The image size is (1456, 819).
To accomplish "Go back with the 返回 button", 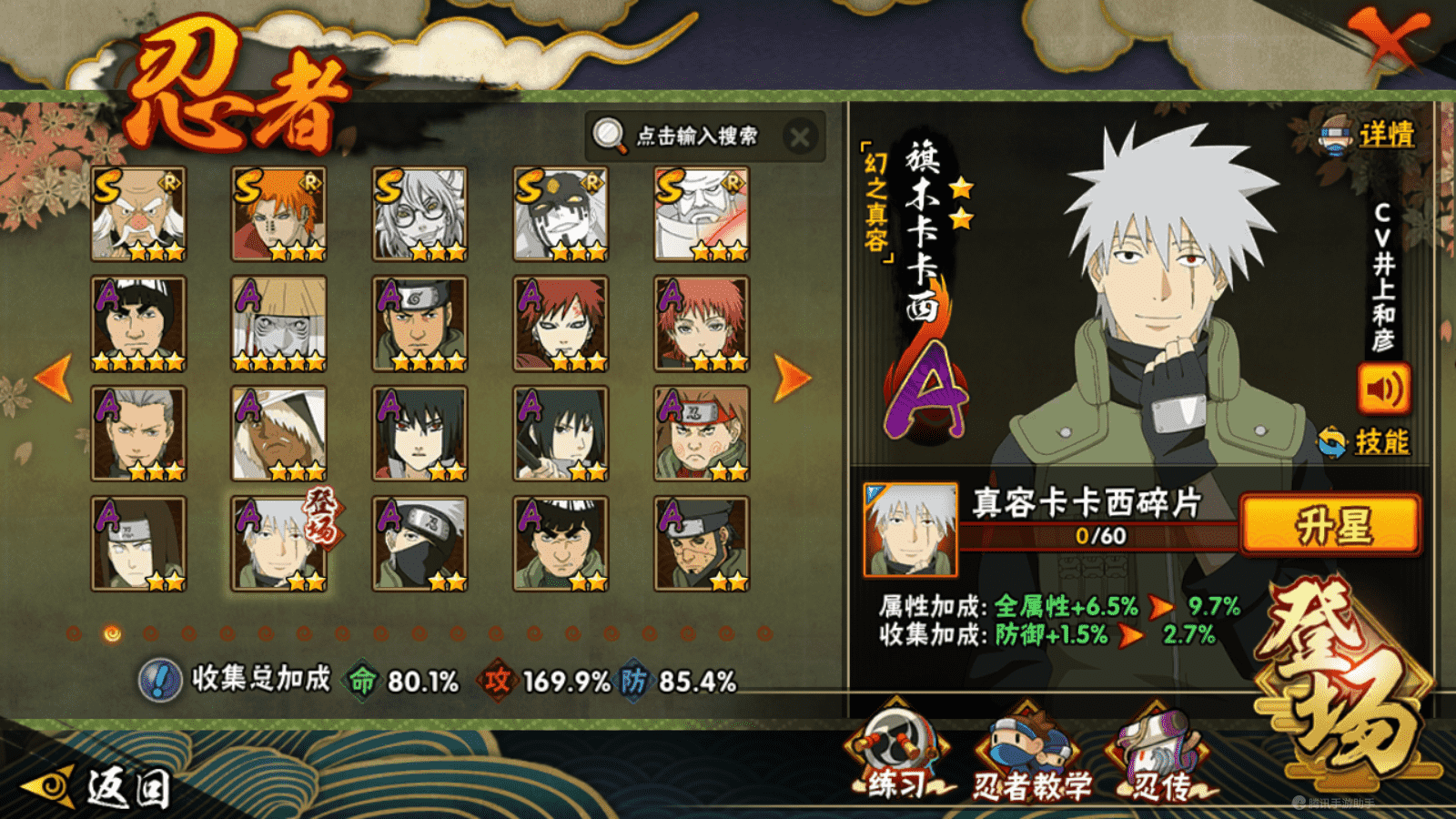I will click(100, 786).
